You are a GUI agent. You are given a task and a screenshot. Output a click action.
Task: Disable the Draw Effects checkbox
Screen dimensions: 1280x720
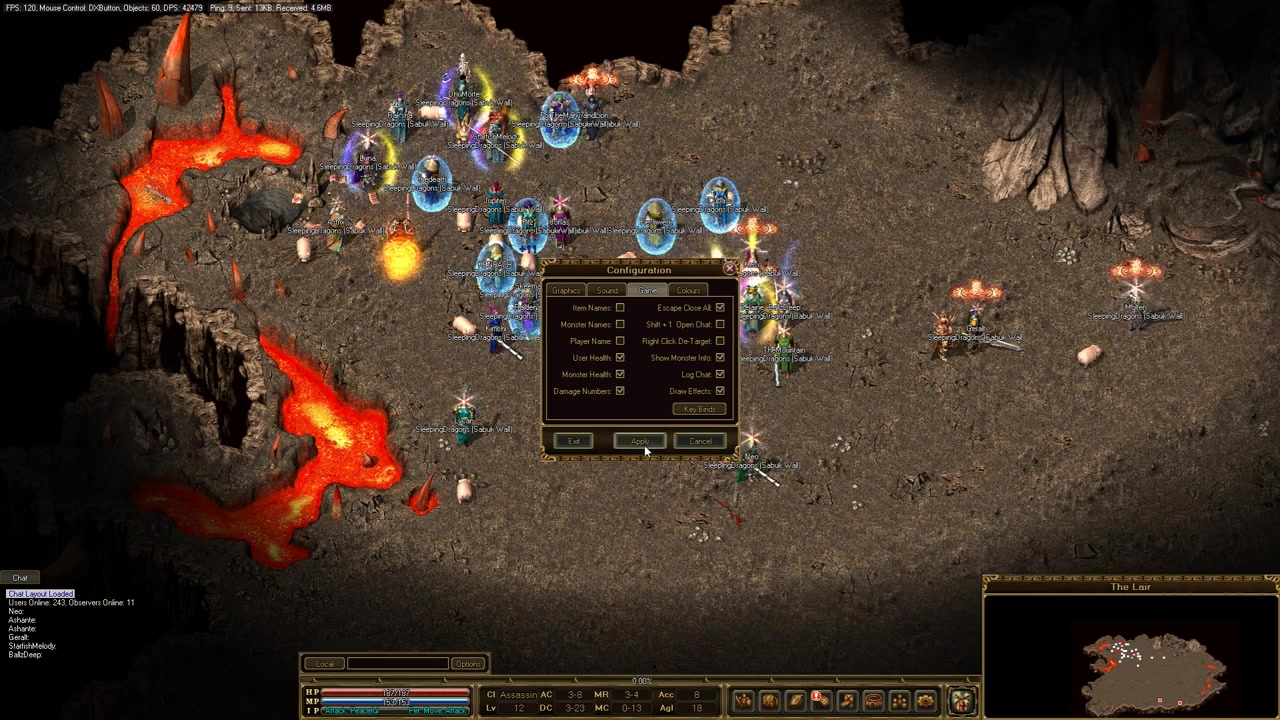720,391
